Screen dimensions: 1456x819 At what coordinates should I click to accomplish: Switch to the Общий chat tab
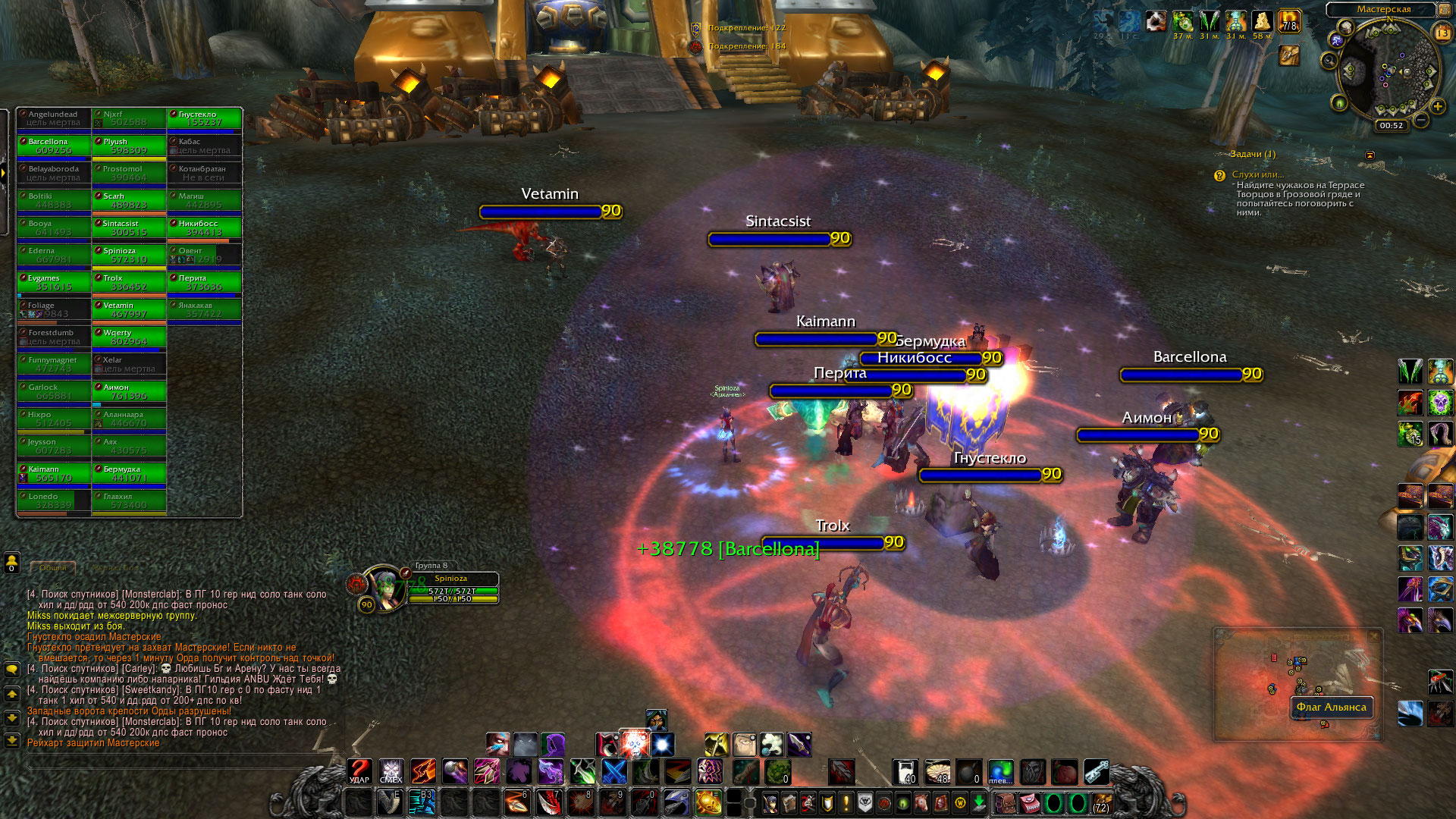click(53, 567)
